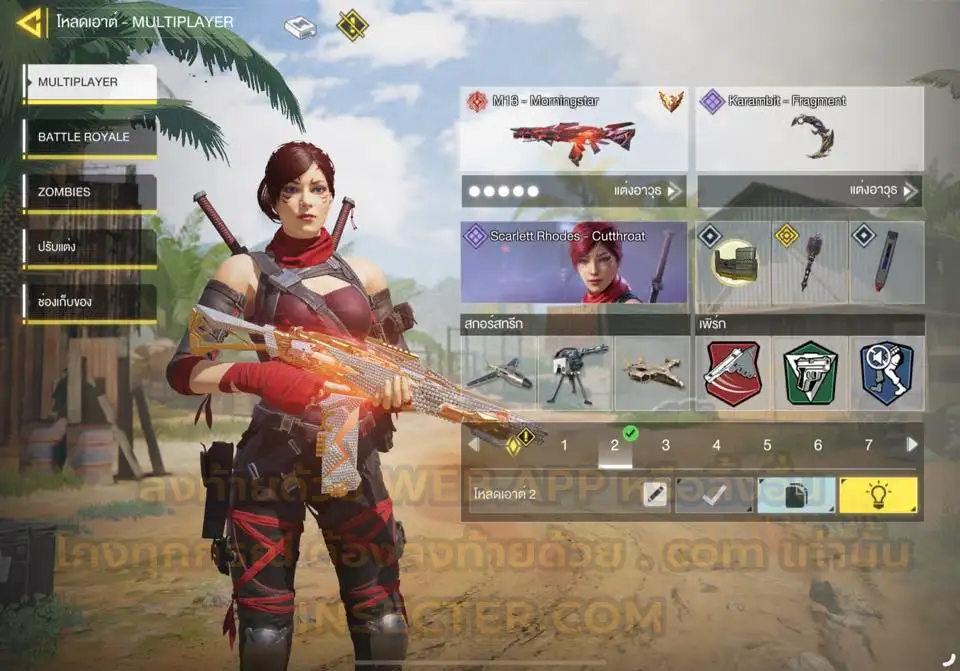Select the MULTIPLAYER loadout tab
This screenshot has width=960, height=671.
click(x=90, y=83)
